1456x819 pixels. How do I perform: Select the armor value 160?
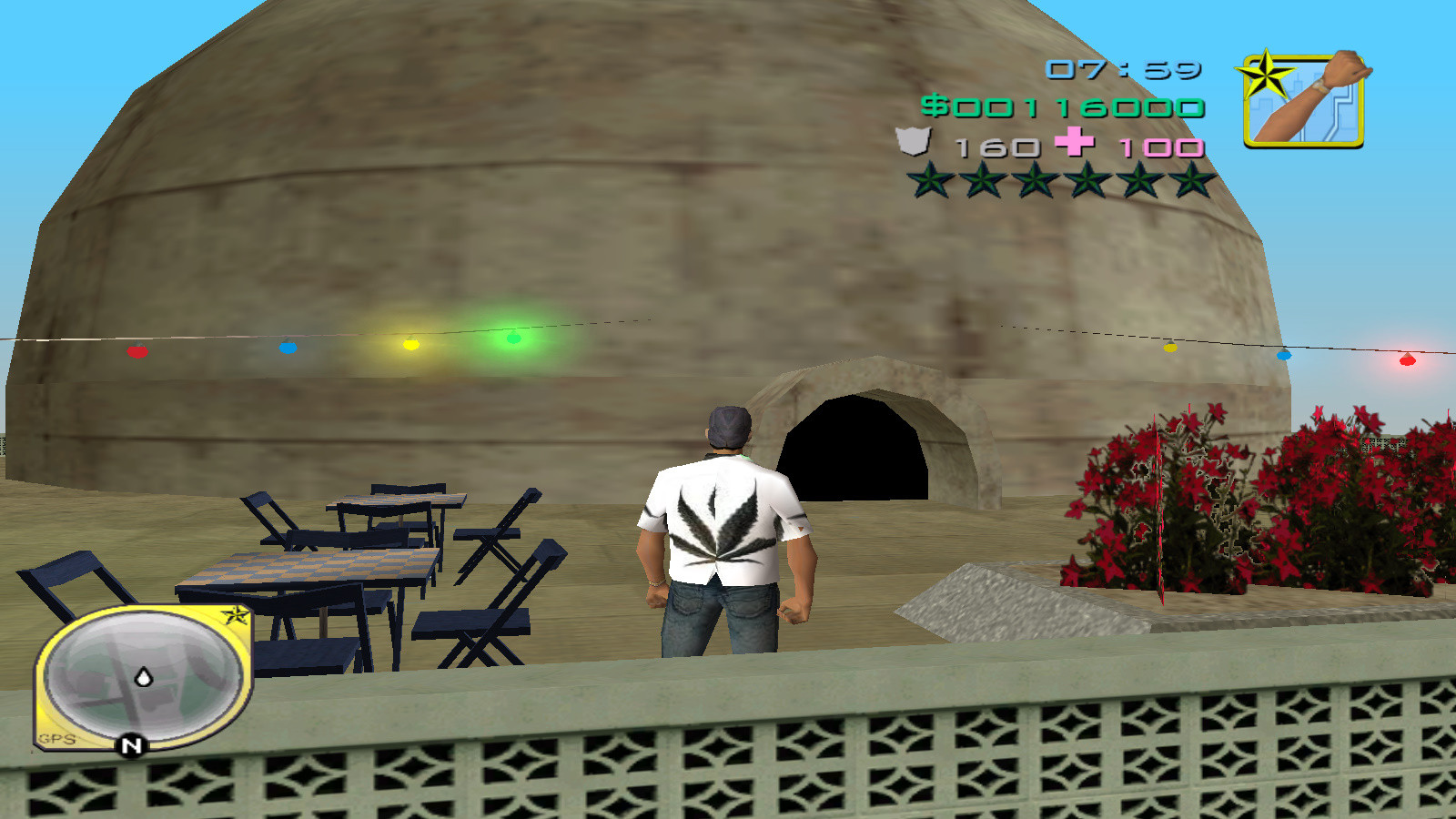996,147
